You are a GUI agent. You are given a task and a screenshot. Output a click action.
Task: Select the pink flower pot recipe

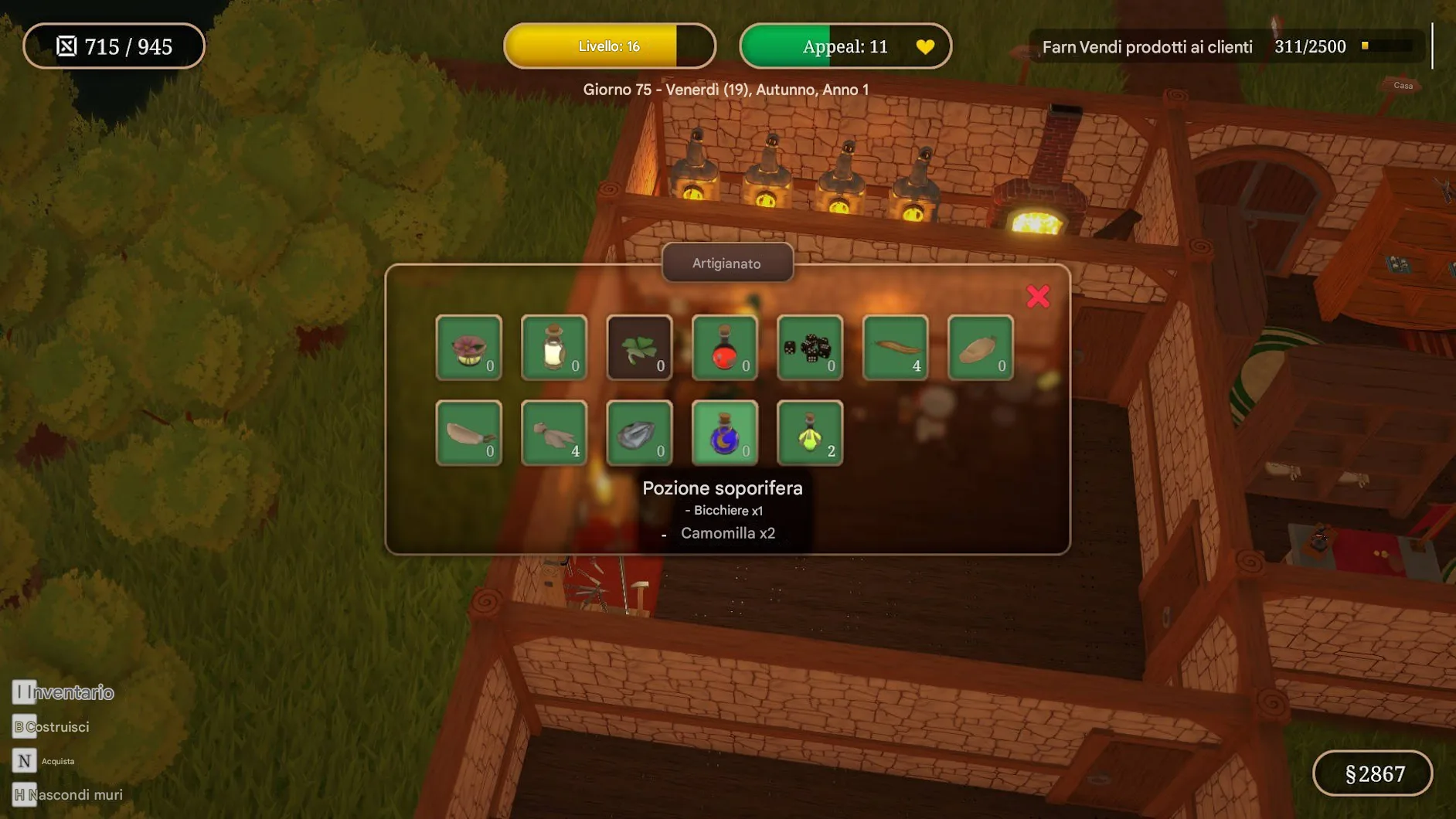[x=468, y=348]
